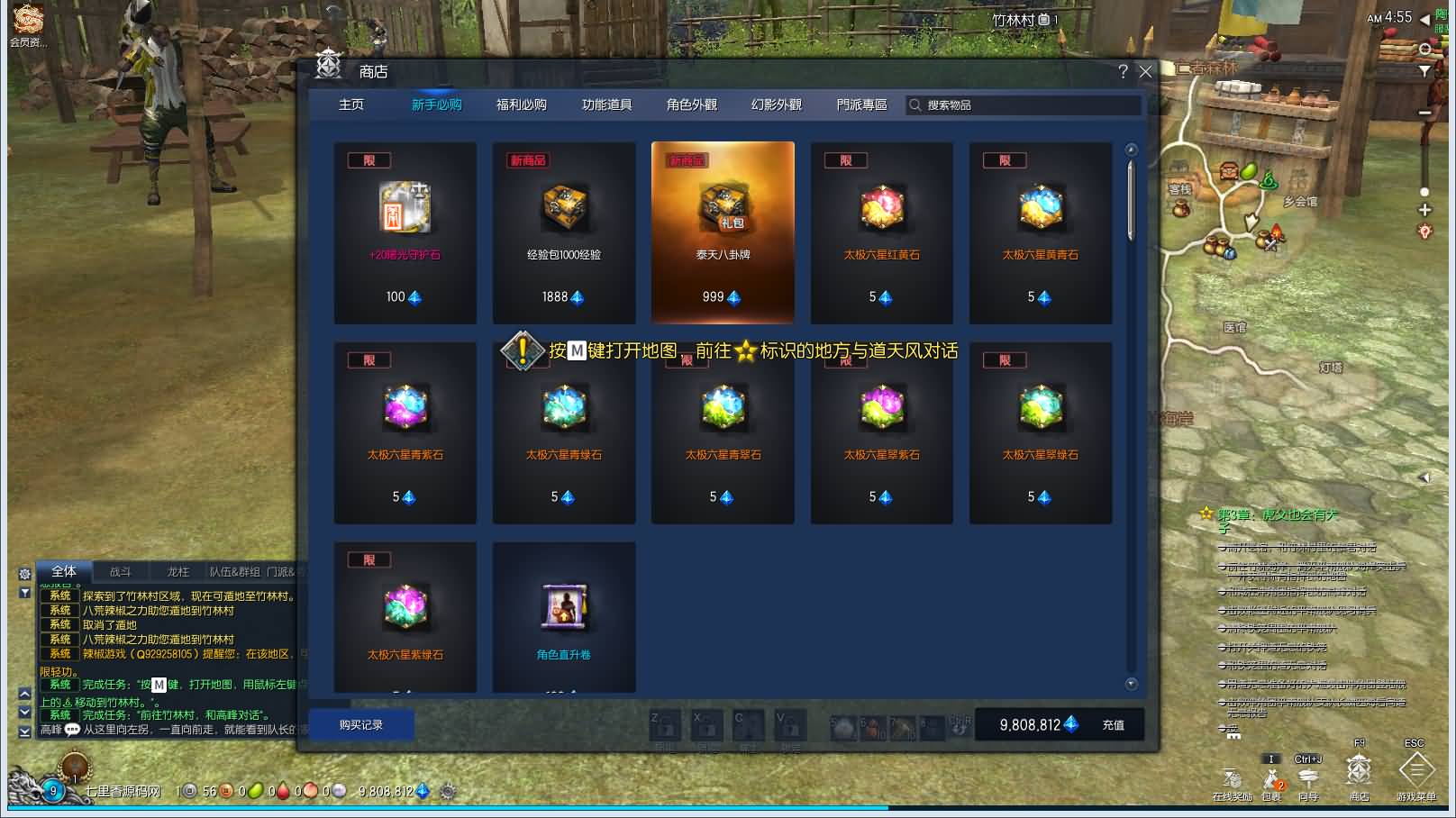
Task: Open the 游戏菜单 game menu icon
Action: [1415, 777]
